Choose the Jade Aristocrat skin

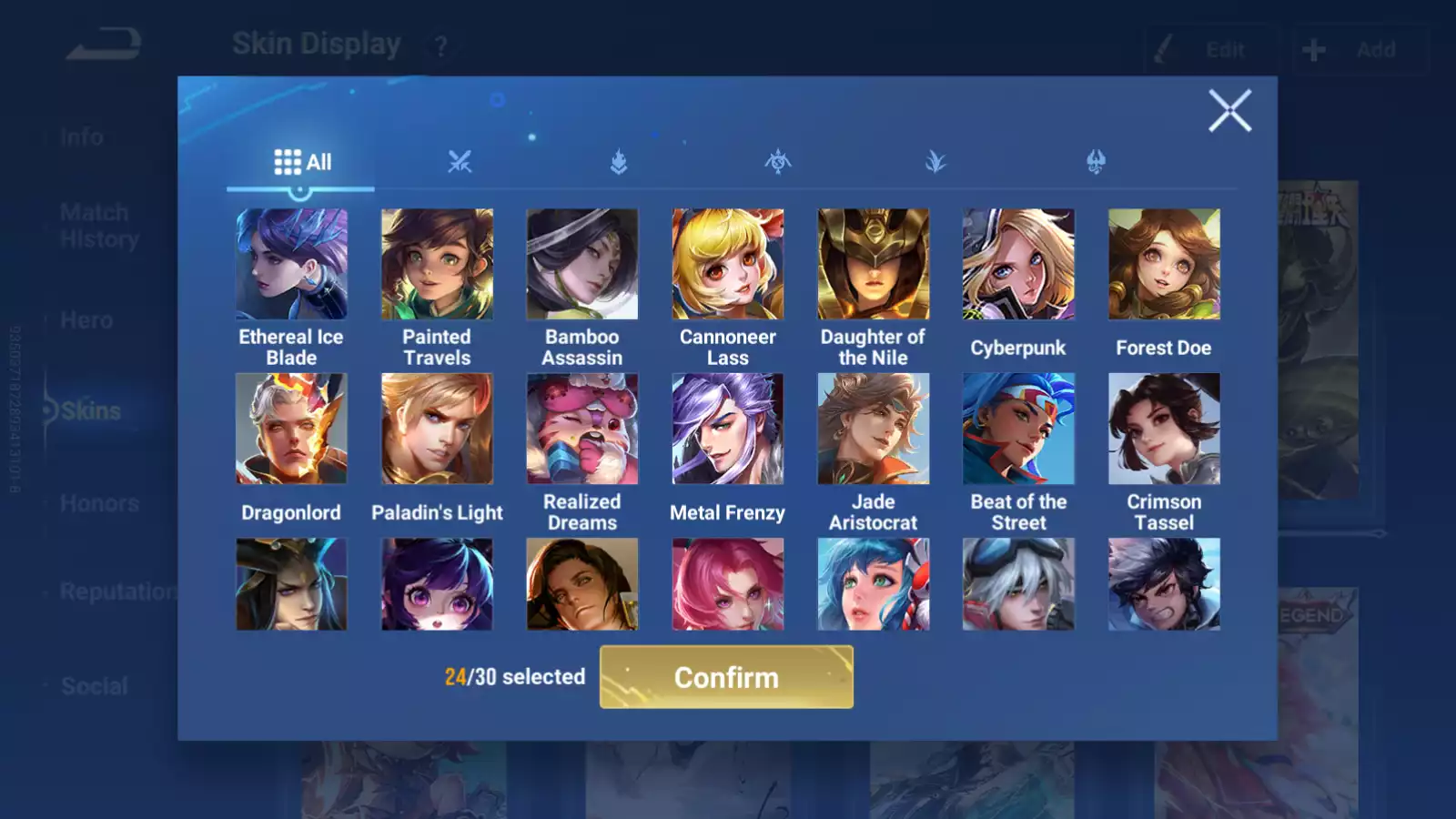(x=874, y=429)
